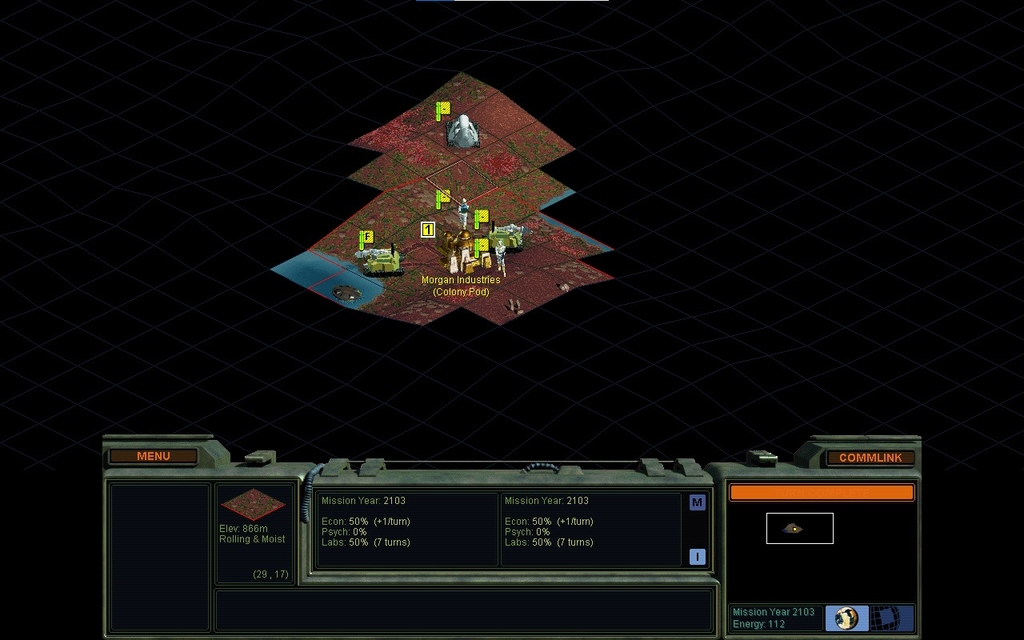
Task: Click the minimap view rectangle
Action: click(799, 528)
